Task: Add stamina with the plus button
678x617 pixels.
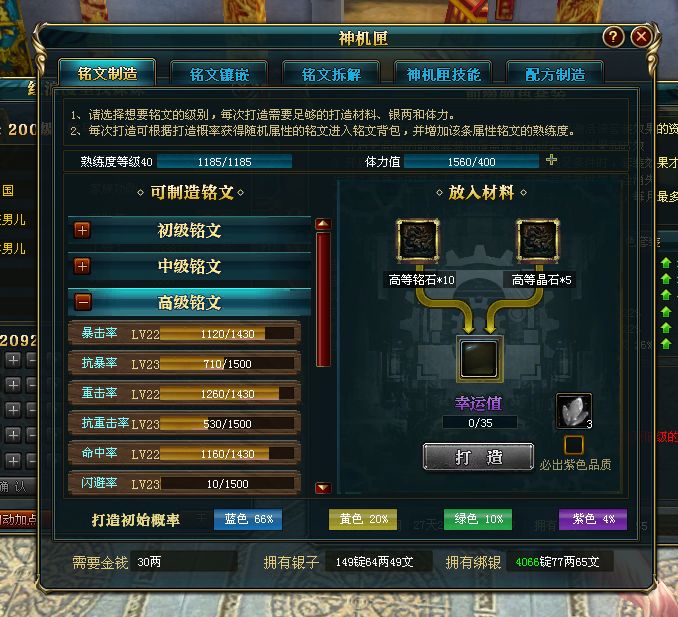Action: (x=552, y=161)
